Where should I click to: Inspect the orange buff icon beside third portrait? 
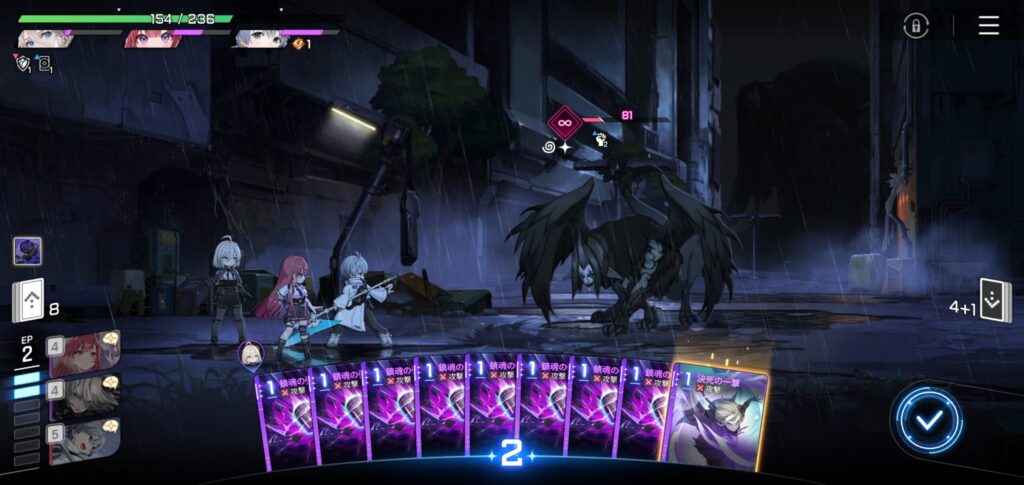coord(298,44)
